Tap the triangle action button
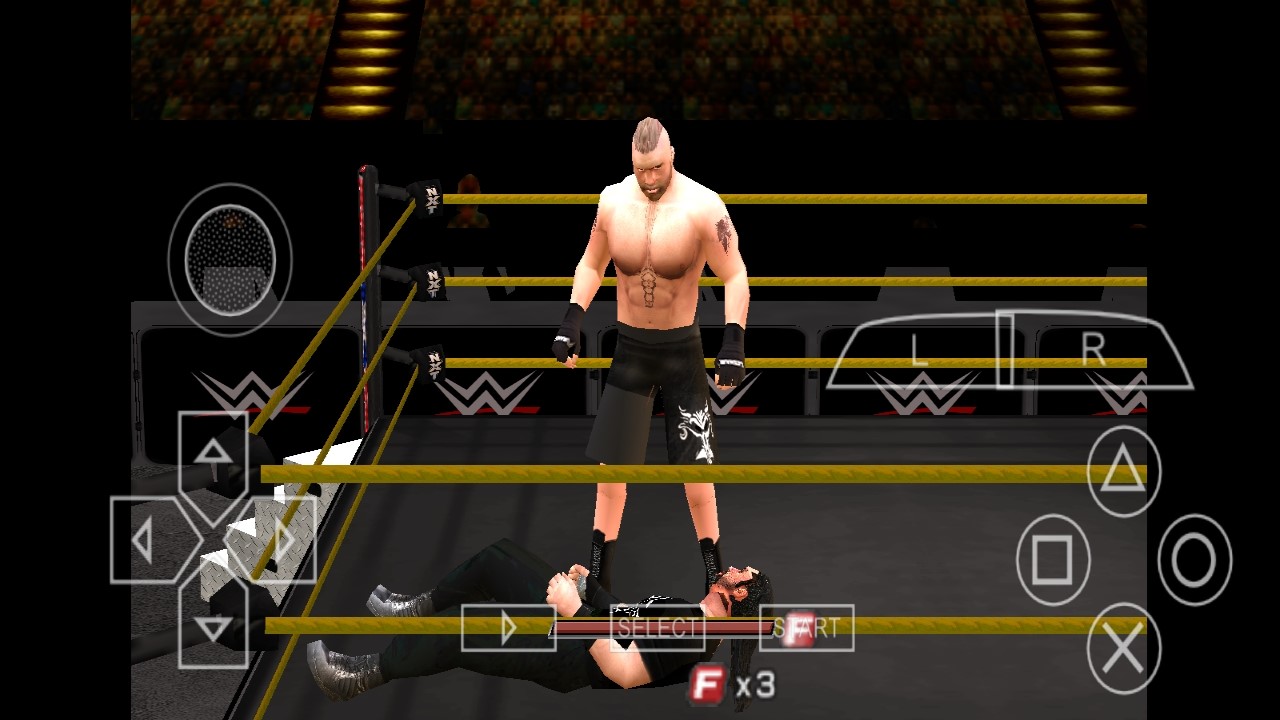This screenshot has width=1280, height=720. tap(1123, 471)
